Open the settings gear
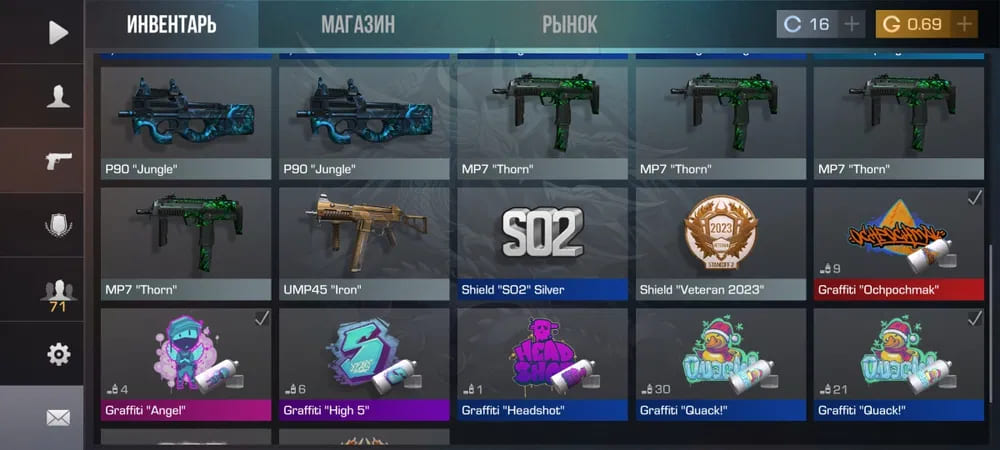 click(57, 354)
